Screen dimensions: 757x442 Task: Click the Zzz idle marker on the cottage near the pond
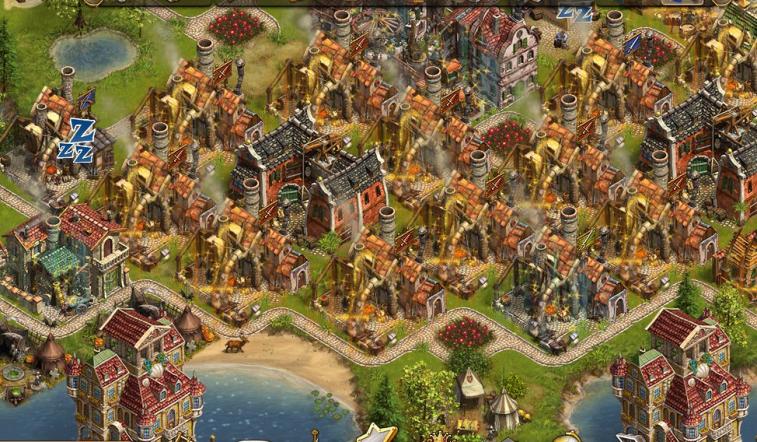pos(78,140)
